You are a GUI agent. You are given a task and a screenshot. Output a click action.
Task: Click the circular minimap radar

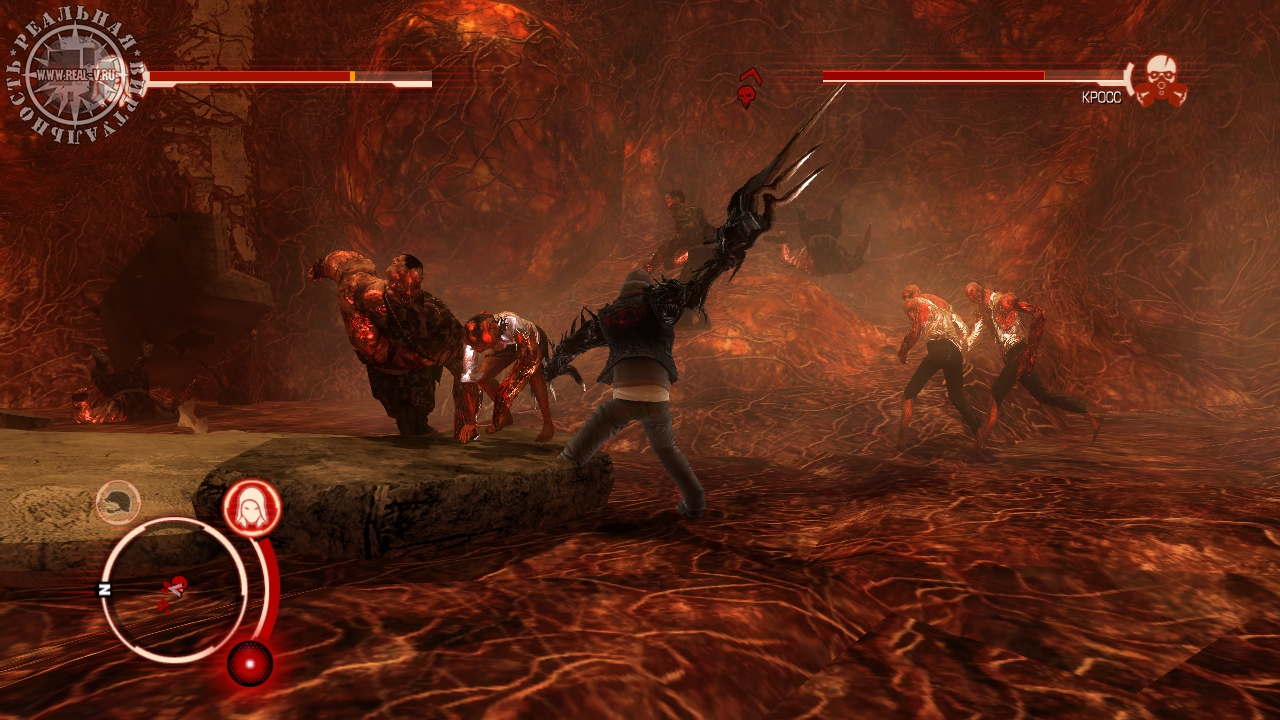coord(172,590)
